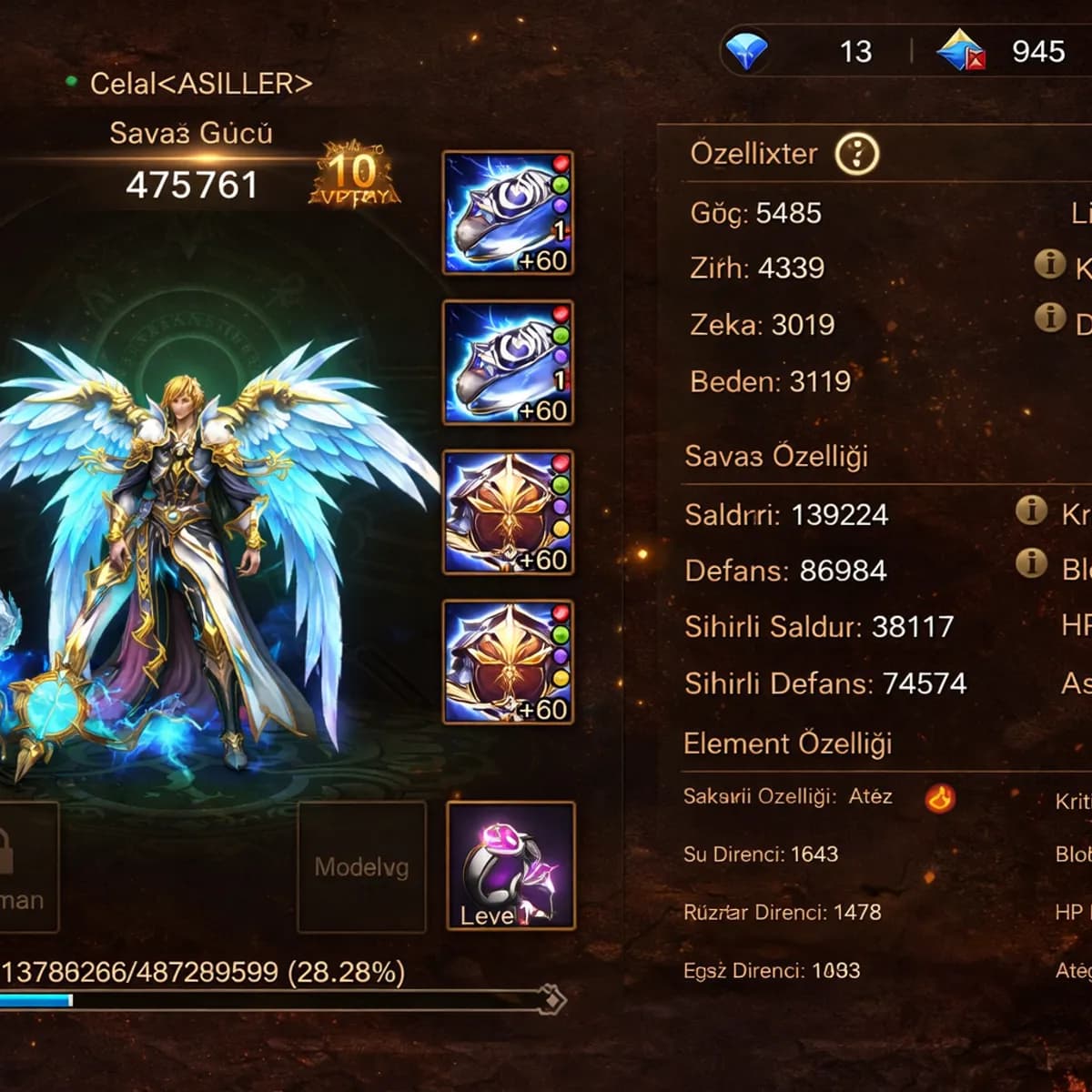Viewport: 1092px width, 1092px height.
Task: Show info icon on the Zeka row
Action: click(x=1050, y=318)
